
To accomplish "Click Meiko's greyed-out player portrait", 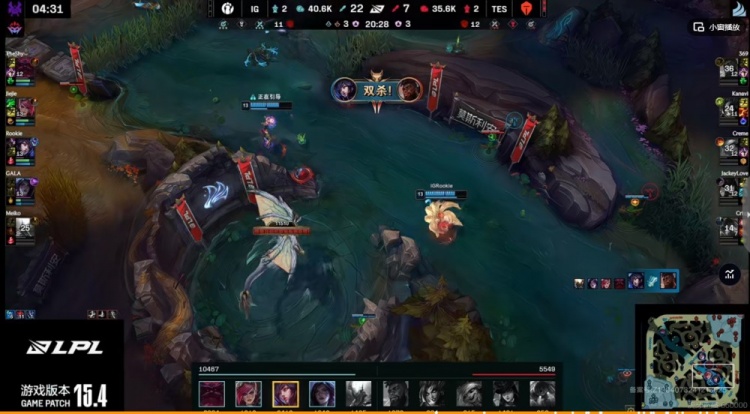I will coord(23,226).
